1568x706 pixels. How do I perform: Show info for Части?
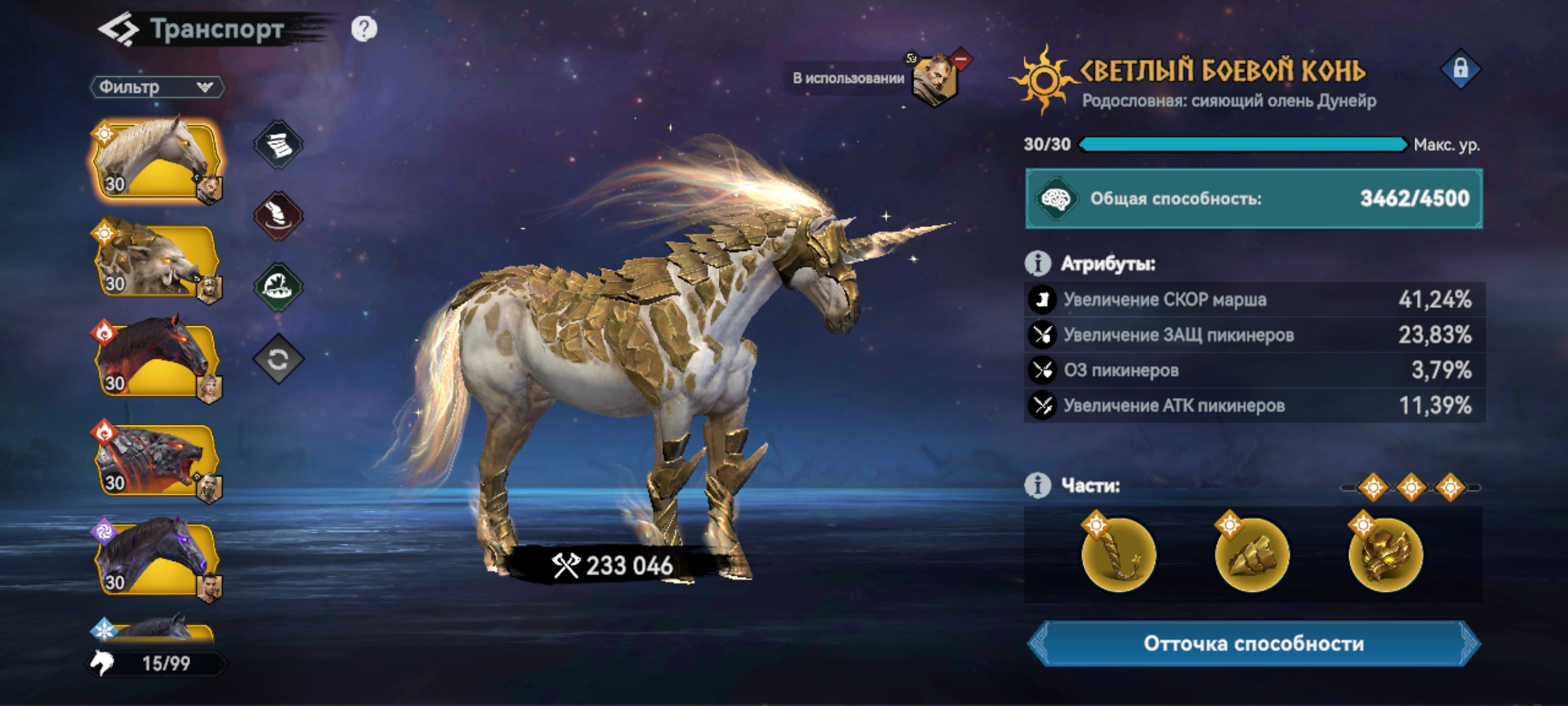1037,486
